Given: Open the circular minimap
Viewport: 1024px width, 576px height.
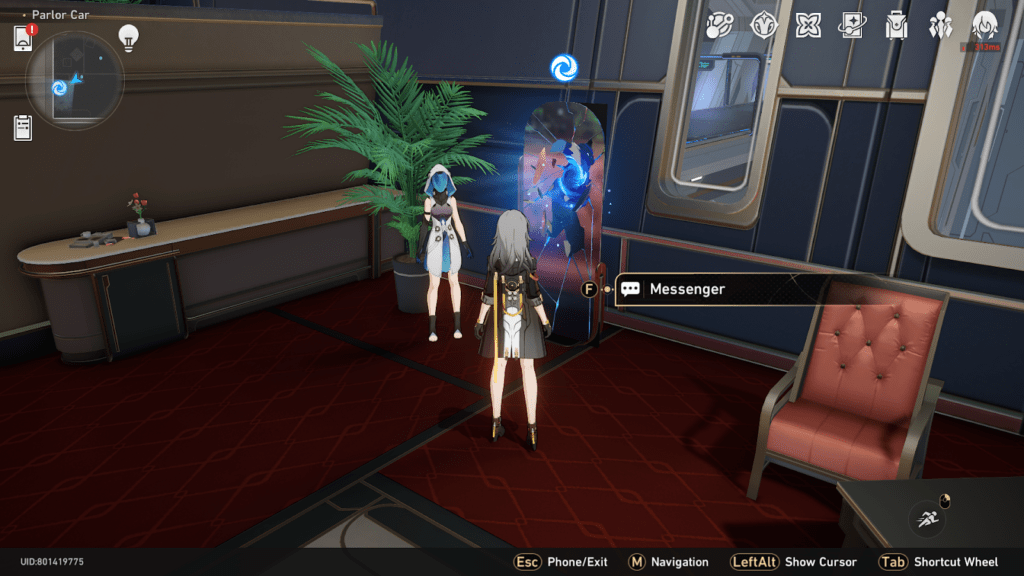Looking at the screenshot, I should coord(75,81).
